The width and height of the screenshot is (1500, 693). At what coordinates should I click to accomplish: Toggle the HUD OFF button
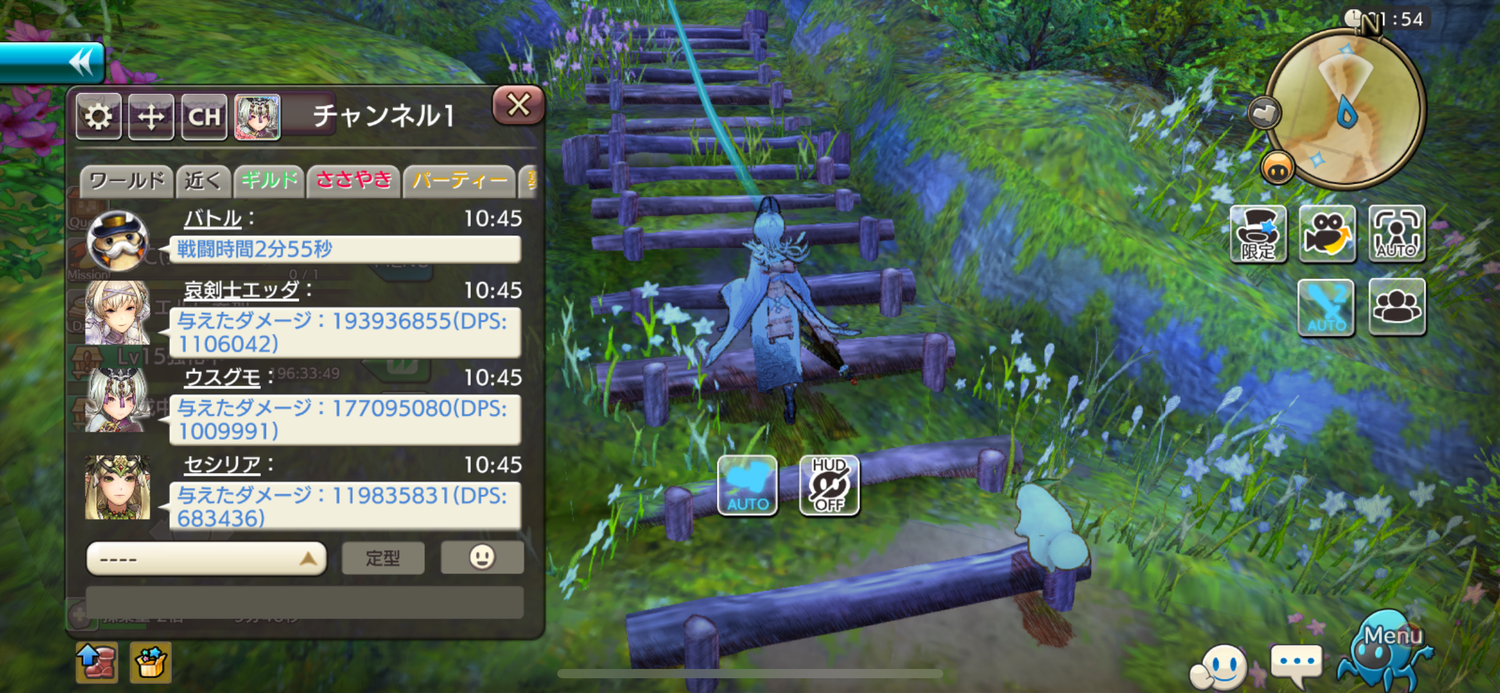click(x=829, y=485)
